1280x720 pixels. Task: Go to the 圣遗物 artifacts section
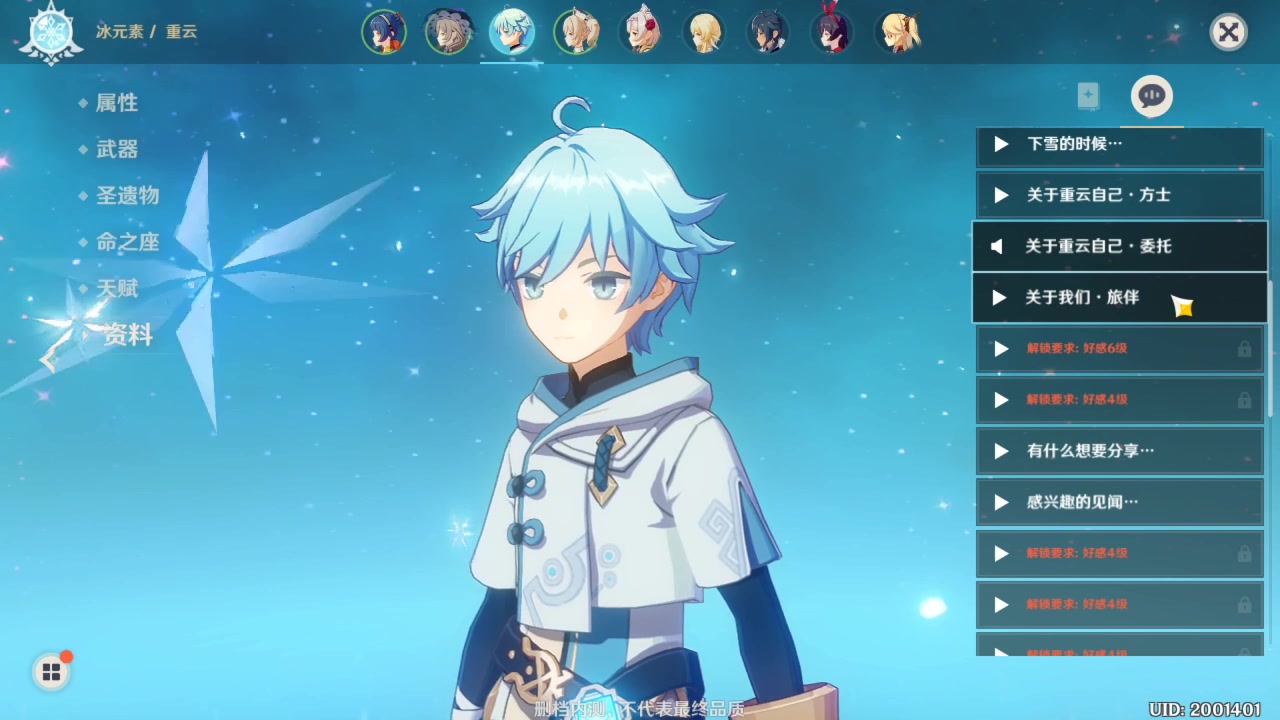tap(127, 195)
